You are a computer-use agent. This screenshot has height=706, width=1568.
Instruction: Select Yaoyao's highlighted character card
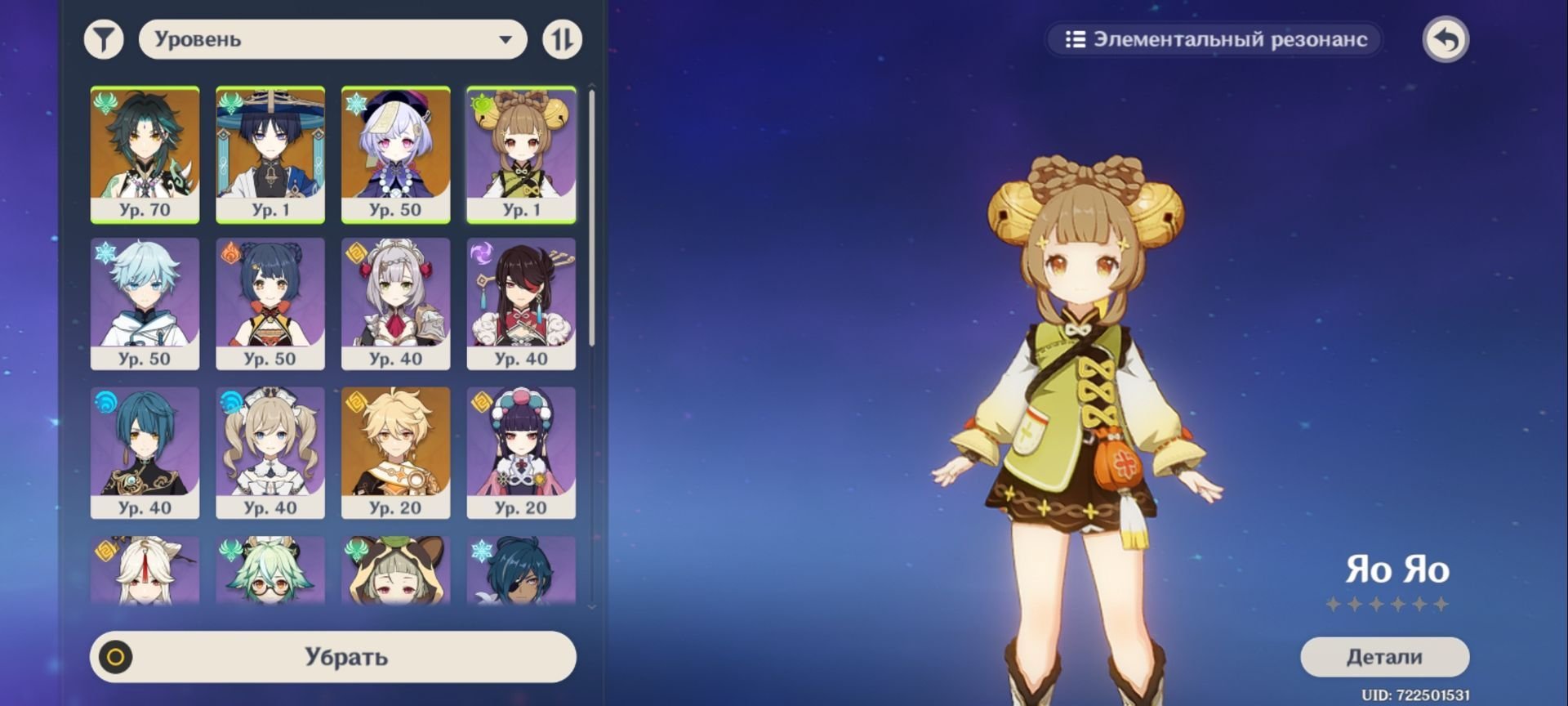pyautogui.click(x=521, y=154)
